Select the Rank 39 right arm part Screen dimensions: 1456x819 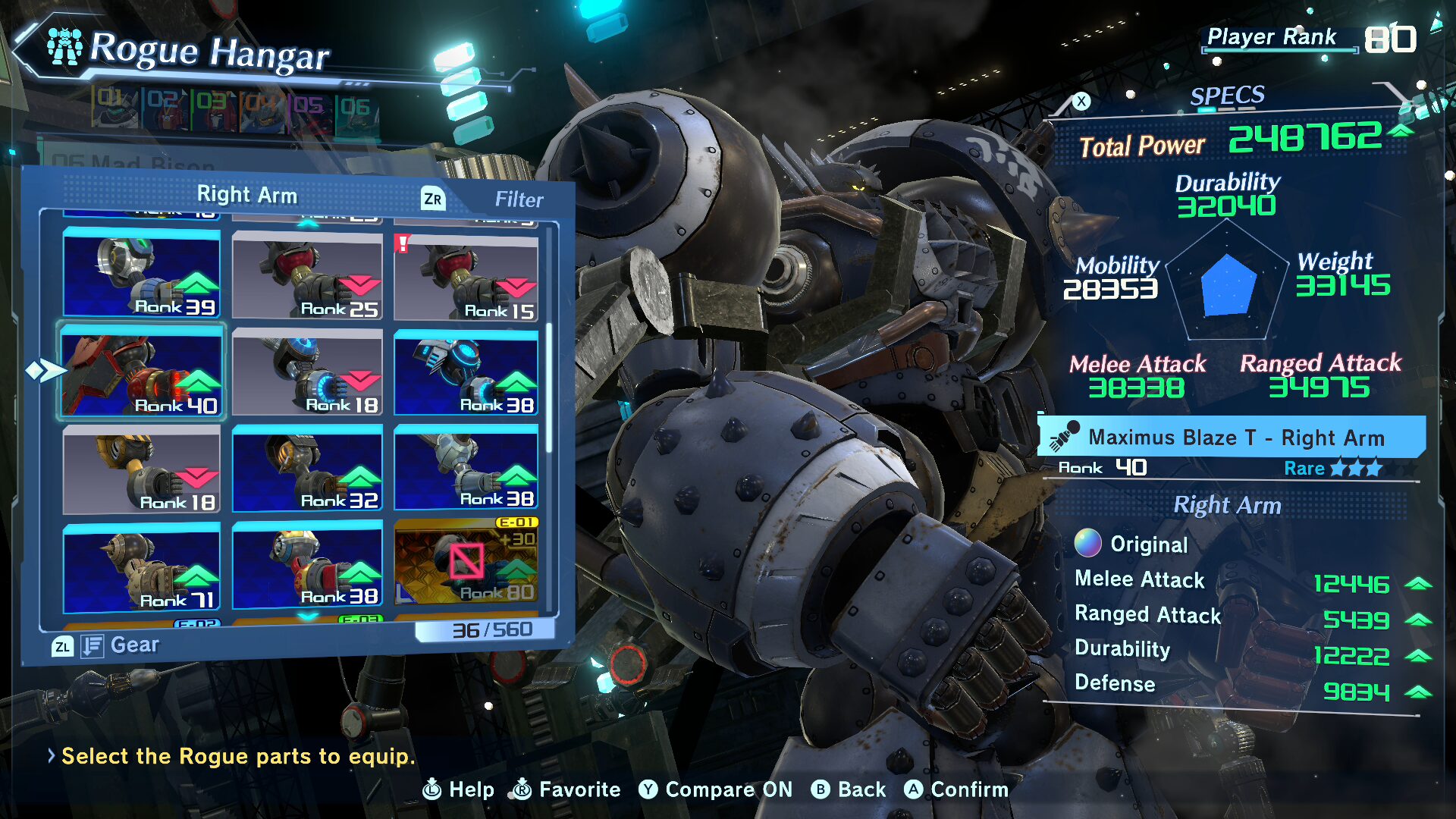pos(142,274)
